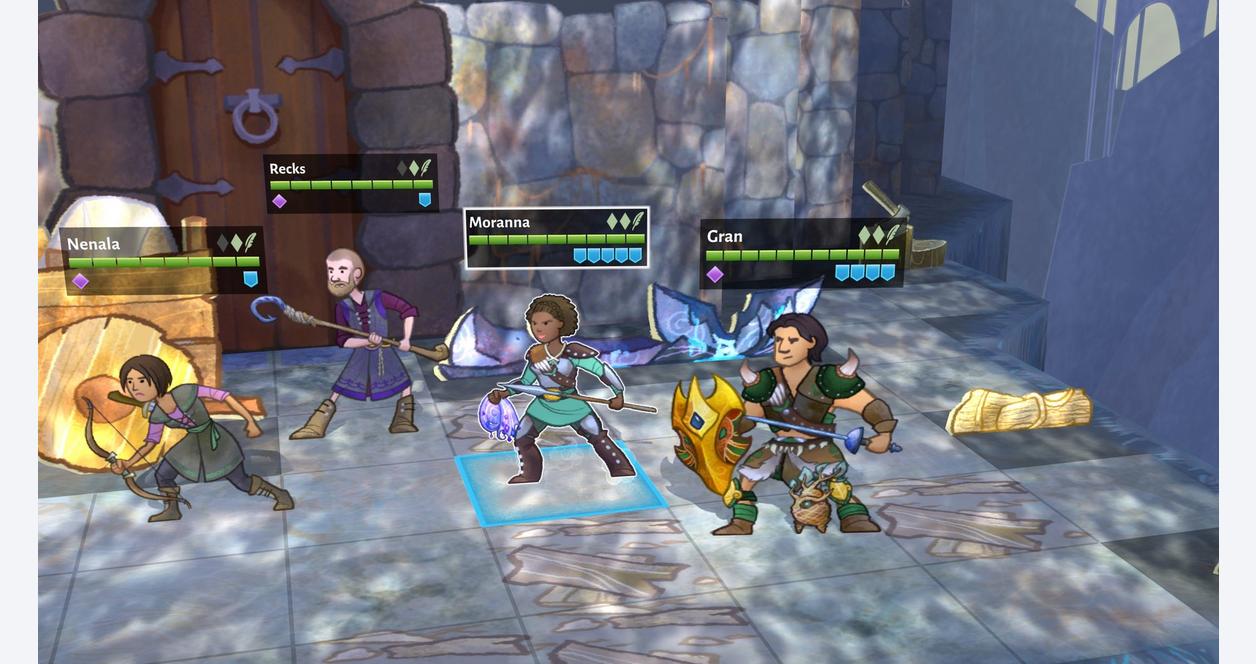Select Nenala's character nameplate
The width and height of the screenshot is (1256, 664).
[x=163, y=261]
